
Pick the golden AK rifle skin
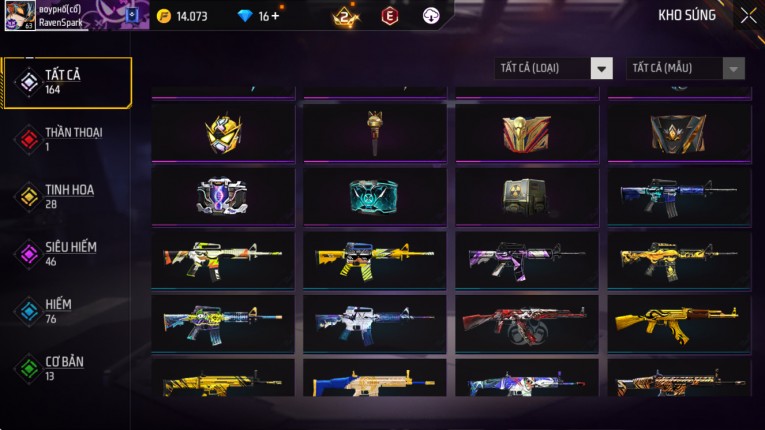click(679, 322)
